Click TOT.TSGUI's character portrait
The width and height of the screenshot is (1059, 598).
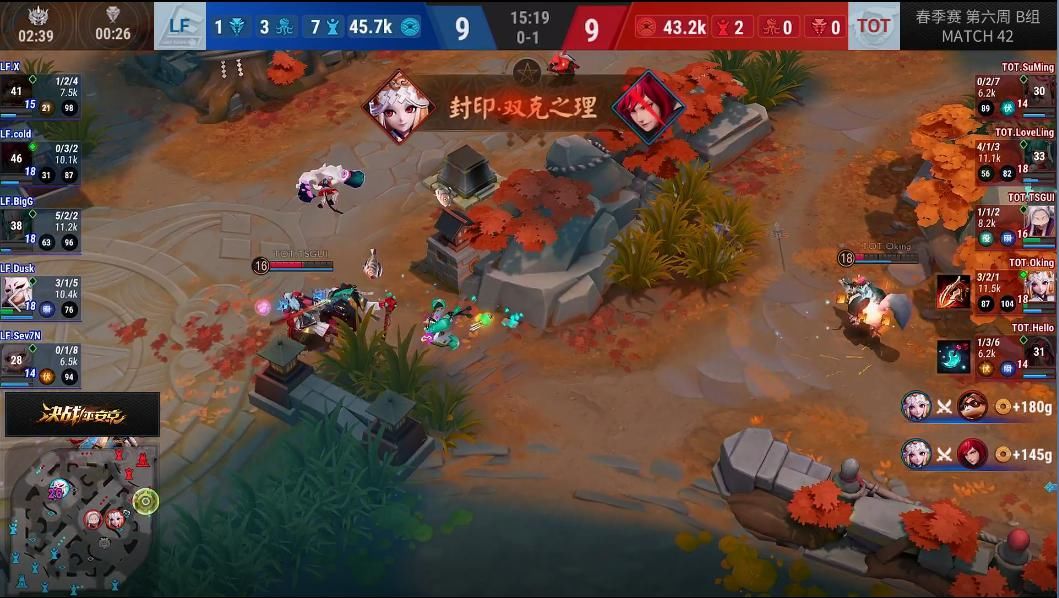(1040, 222)
